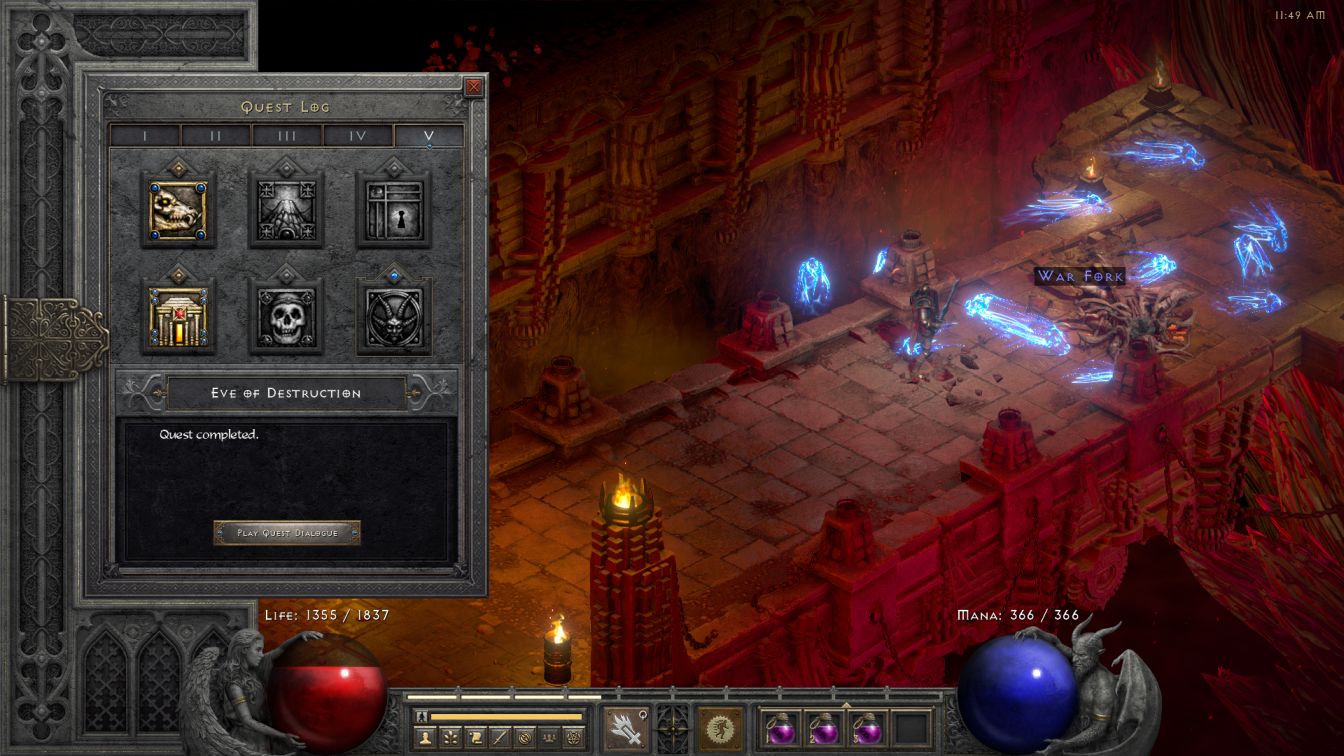View the human skull quest icon
The width and height of the screenshot is (1344, 756).
pyautogui.click(x=286, y=318)
